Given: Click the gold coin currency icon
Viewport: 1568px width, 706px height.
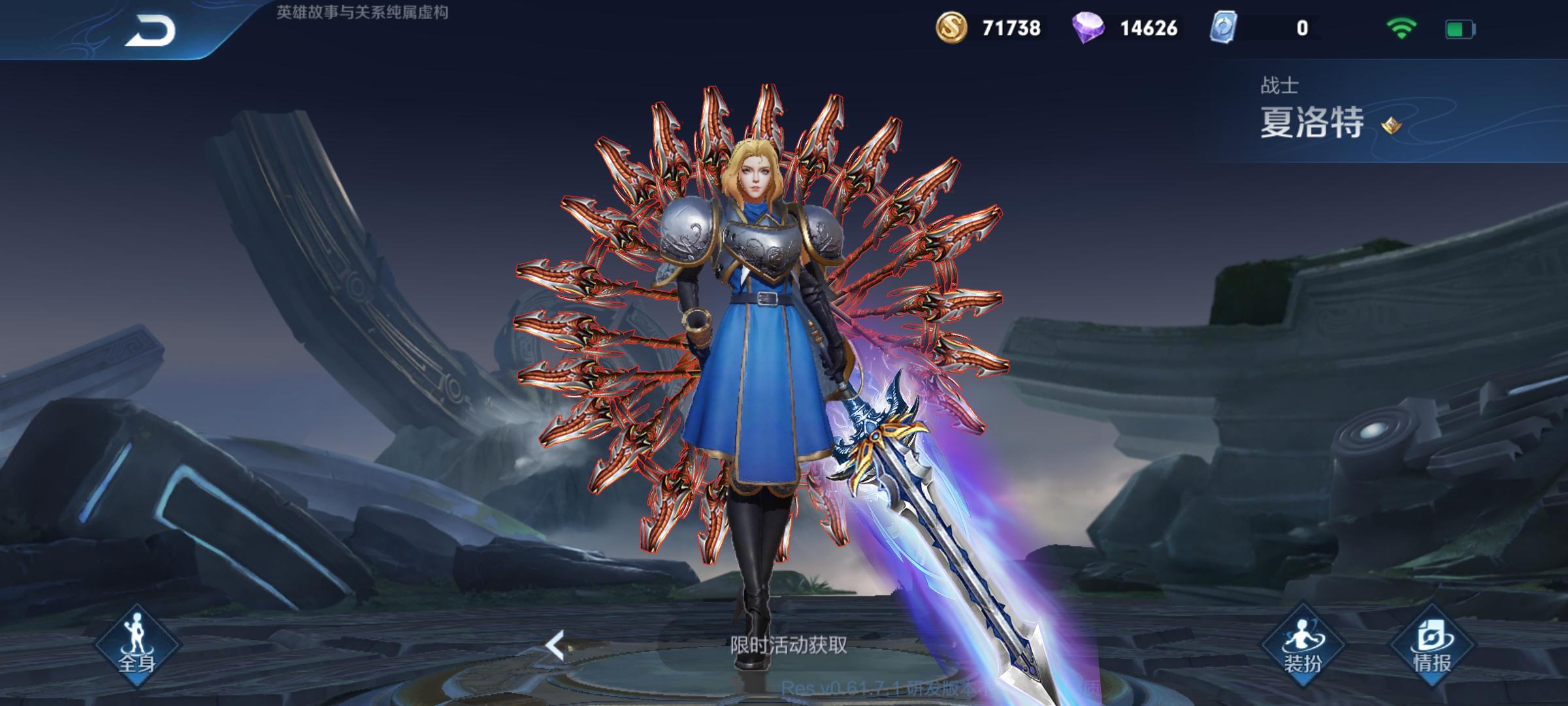Looking at the screenshot, I should (x=952, y=28).
